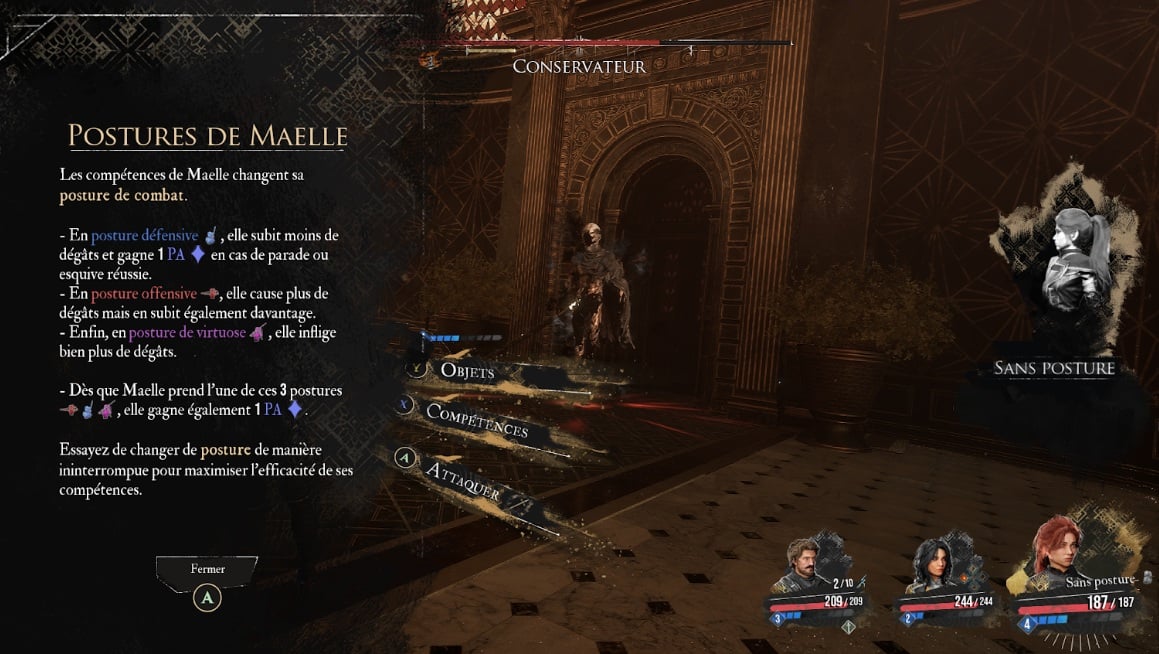Choose the Compétences command
Image resolution: width=1159 pixels, height=654 pixels.
(x=476, y=421)
